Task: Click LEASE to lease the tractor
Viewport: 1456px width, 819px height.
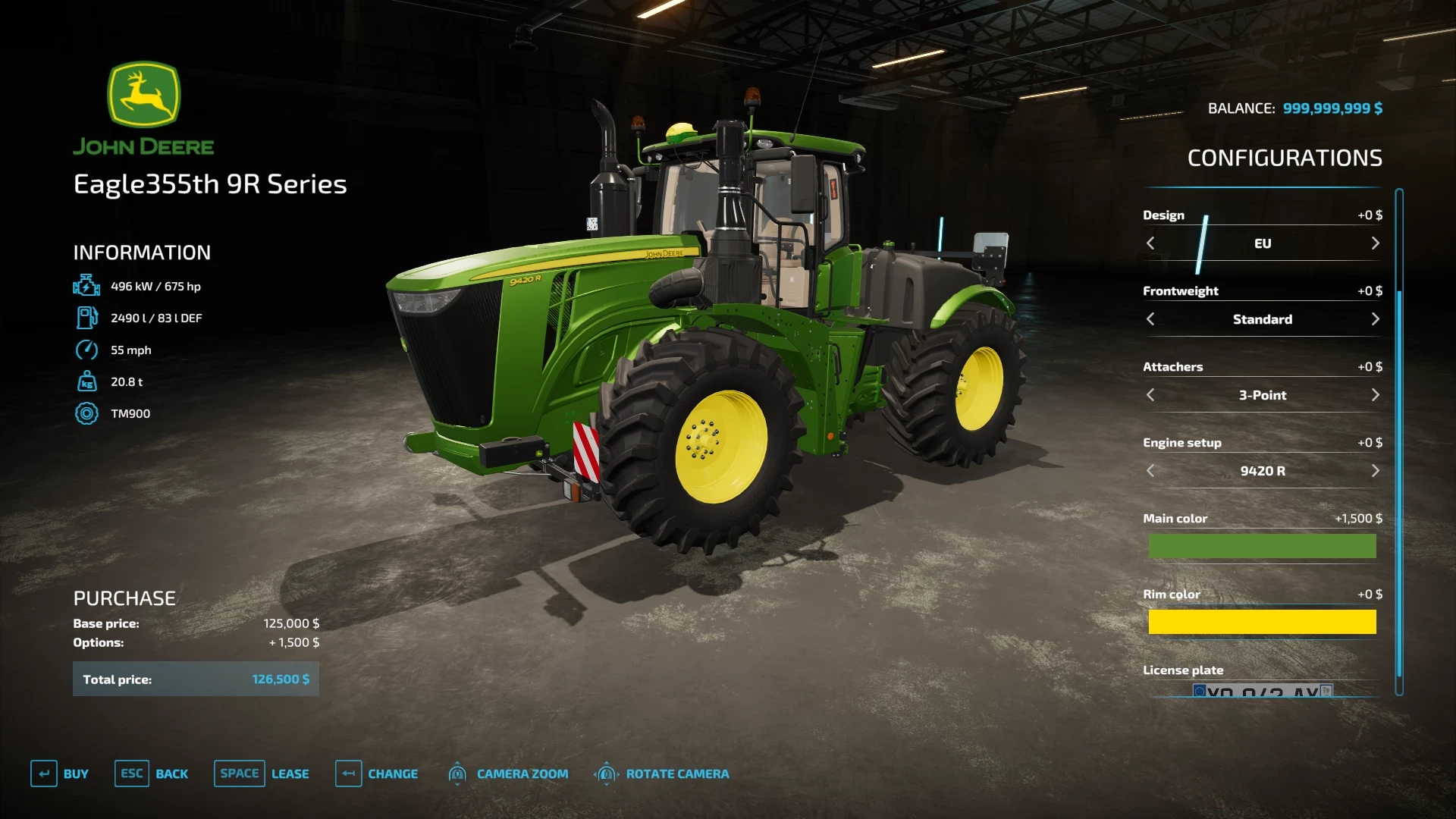Action: [290, 773]
